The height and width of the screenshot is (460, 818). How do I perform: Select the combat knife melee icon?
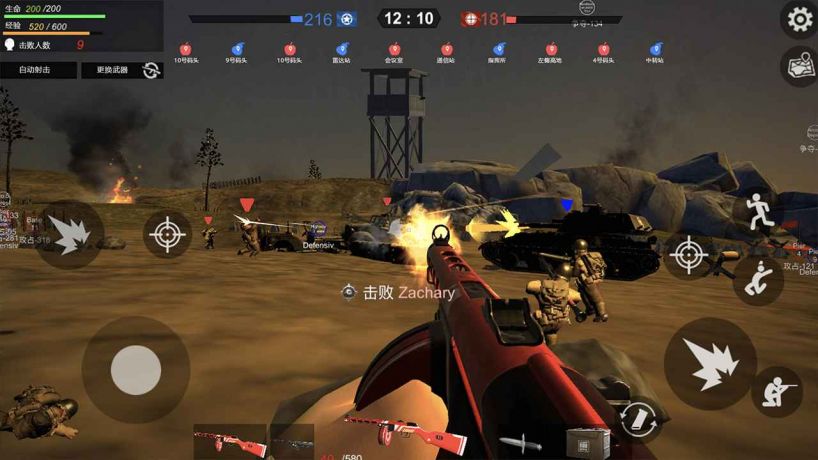pyautogui.click(x=519, y=441)
